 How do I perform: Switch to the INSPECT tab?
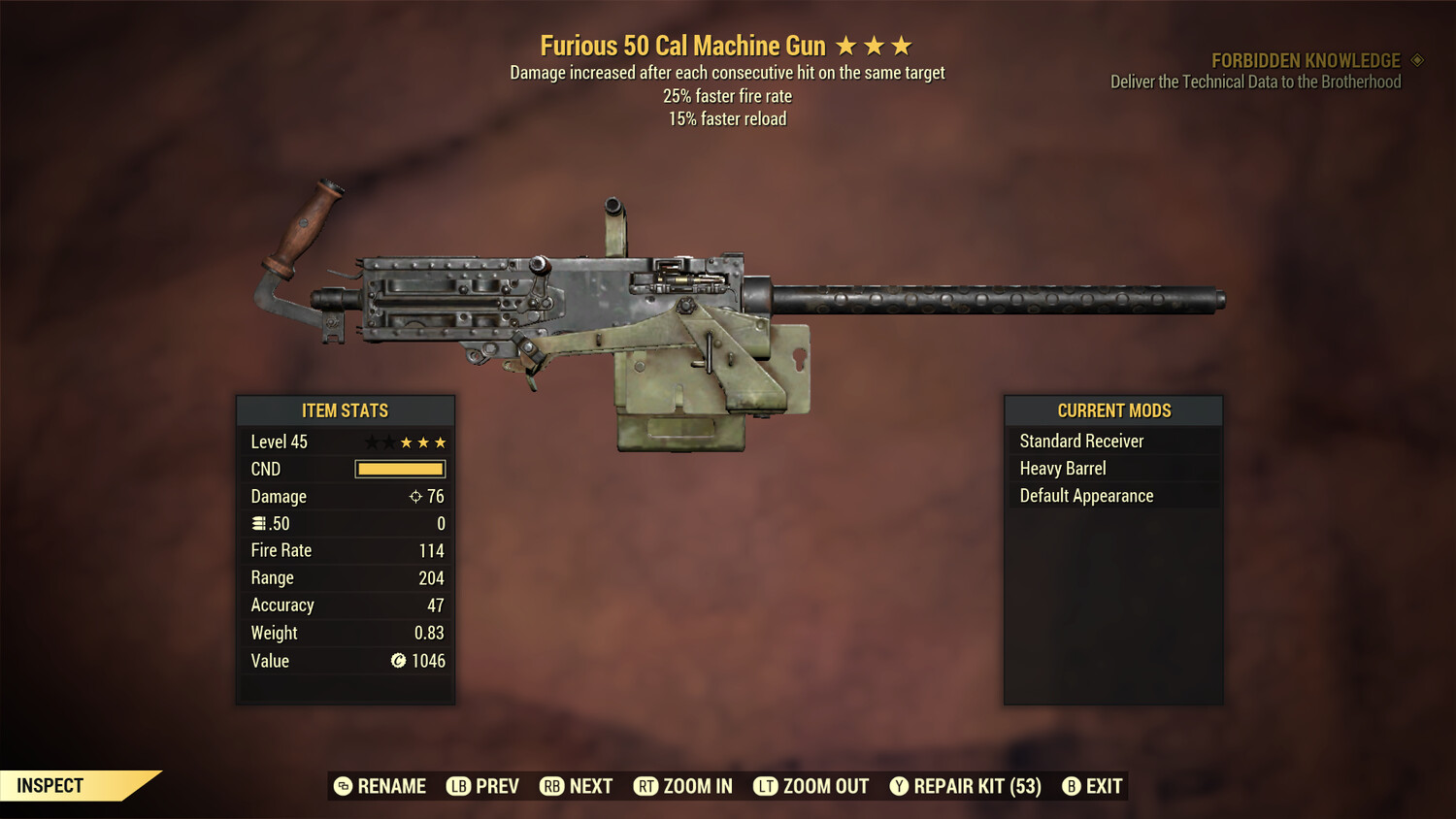[50, 785]
